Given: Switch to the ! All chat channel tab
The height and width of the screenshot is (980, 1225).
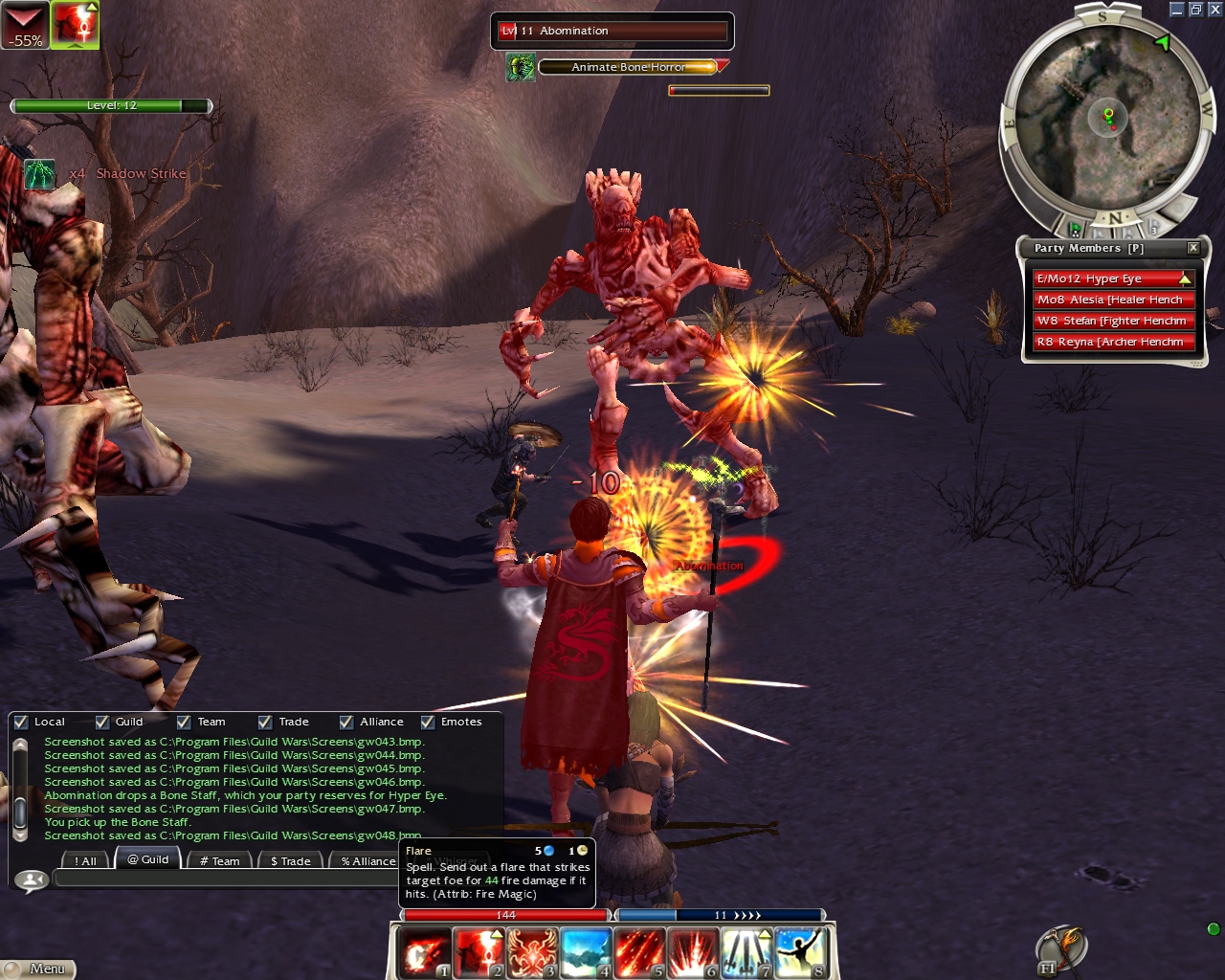Looking at the screenshot, I should pos(85,860).
